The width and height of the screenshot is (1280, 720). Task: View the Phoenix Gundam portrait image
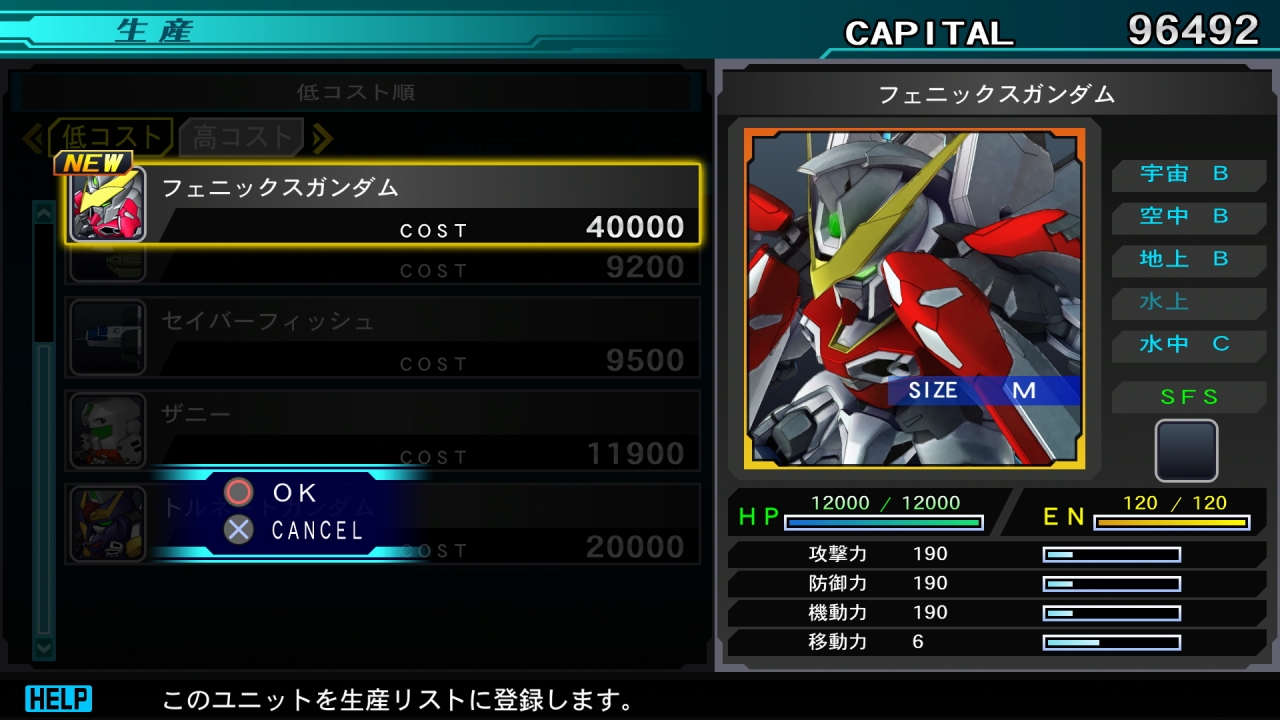tap(914, 298)
